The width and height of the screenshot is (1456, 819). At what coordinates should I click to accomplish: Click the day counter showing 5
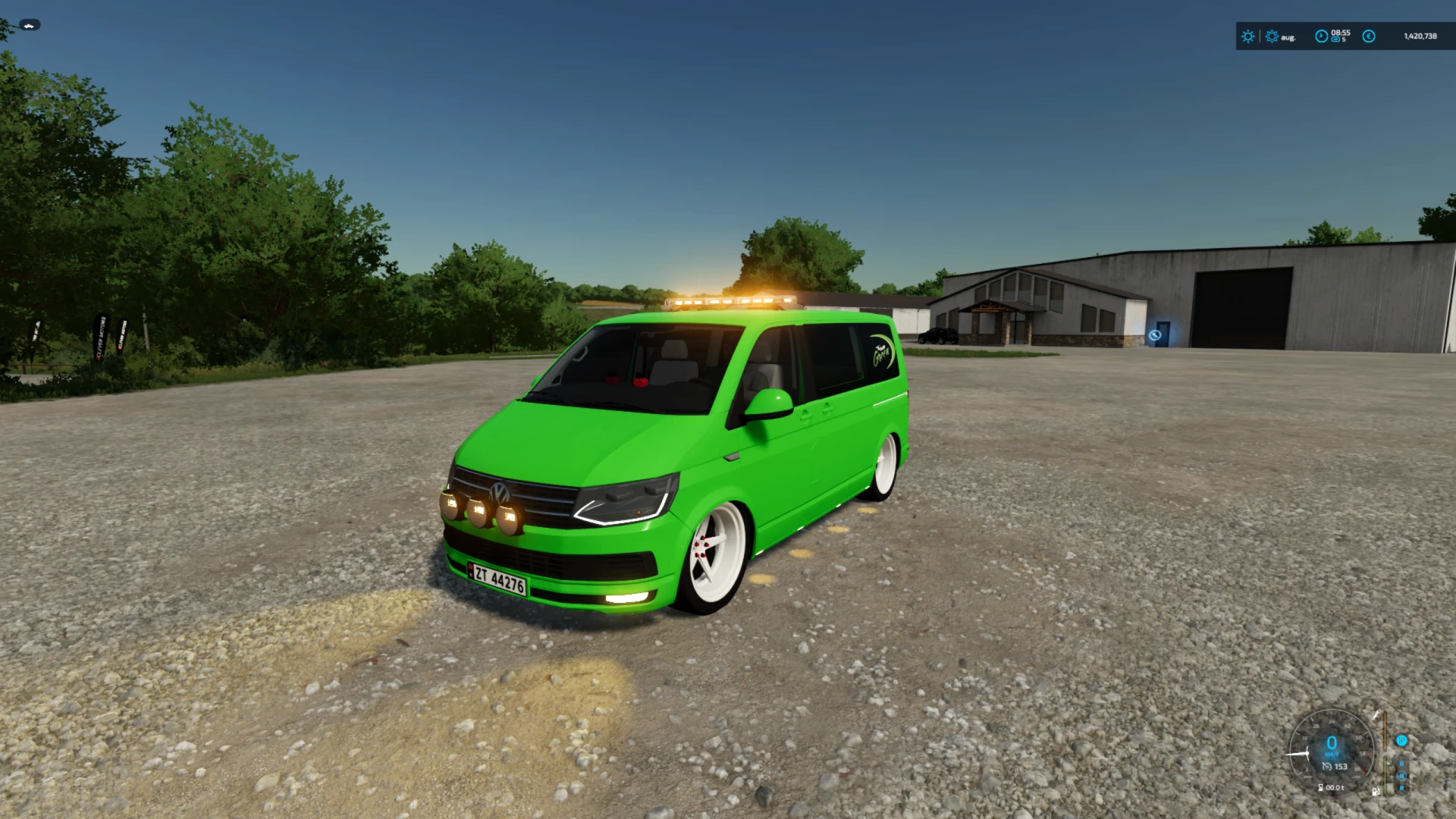1344,40
